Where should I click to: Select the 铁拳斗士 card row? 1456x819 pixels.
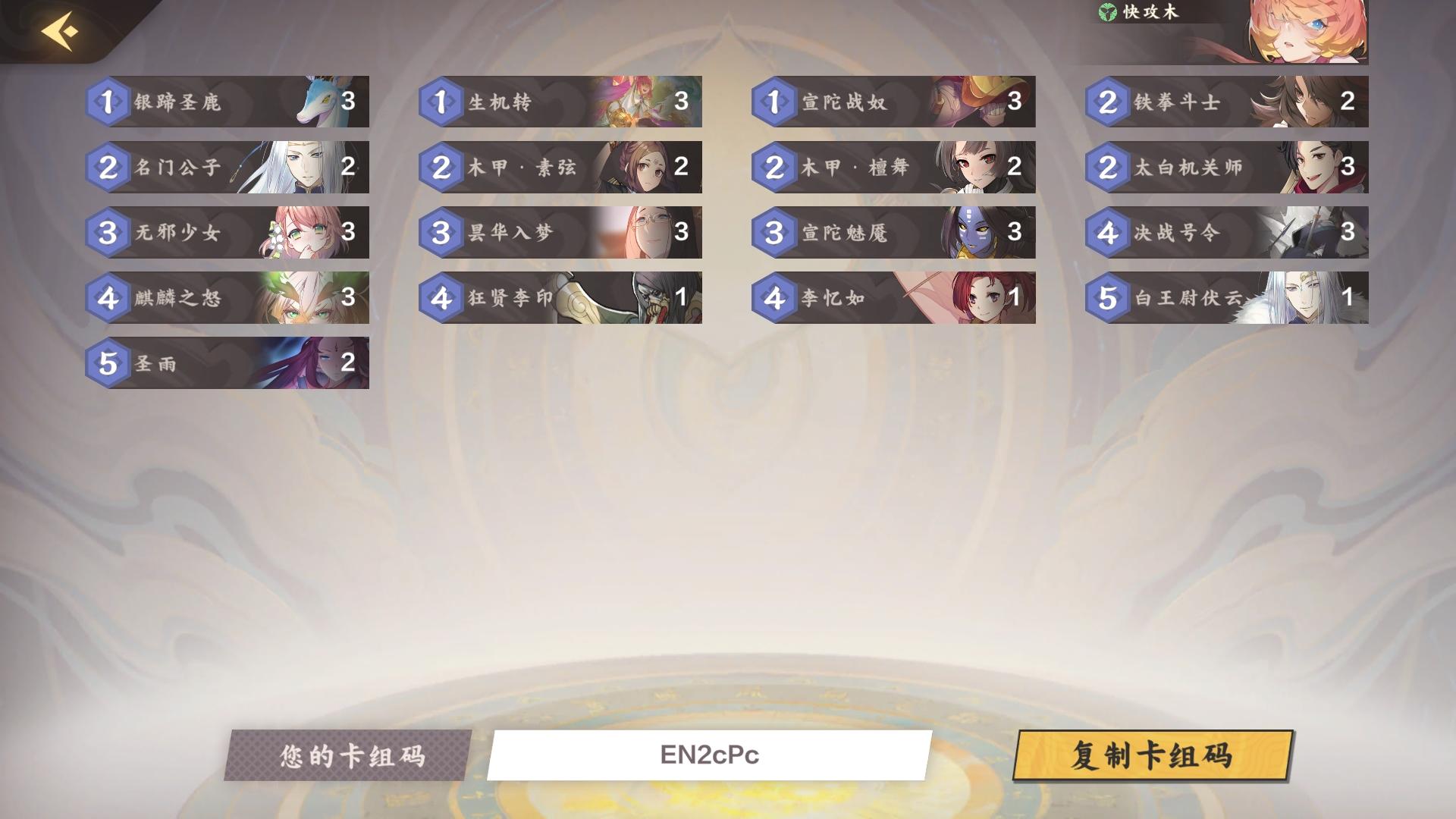(x=1228, y=102)
